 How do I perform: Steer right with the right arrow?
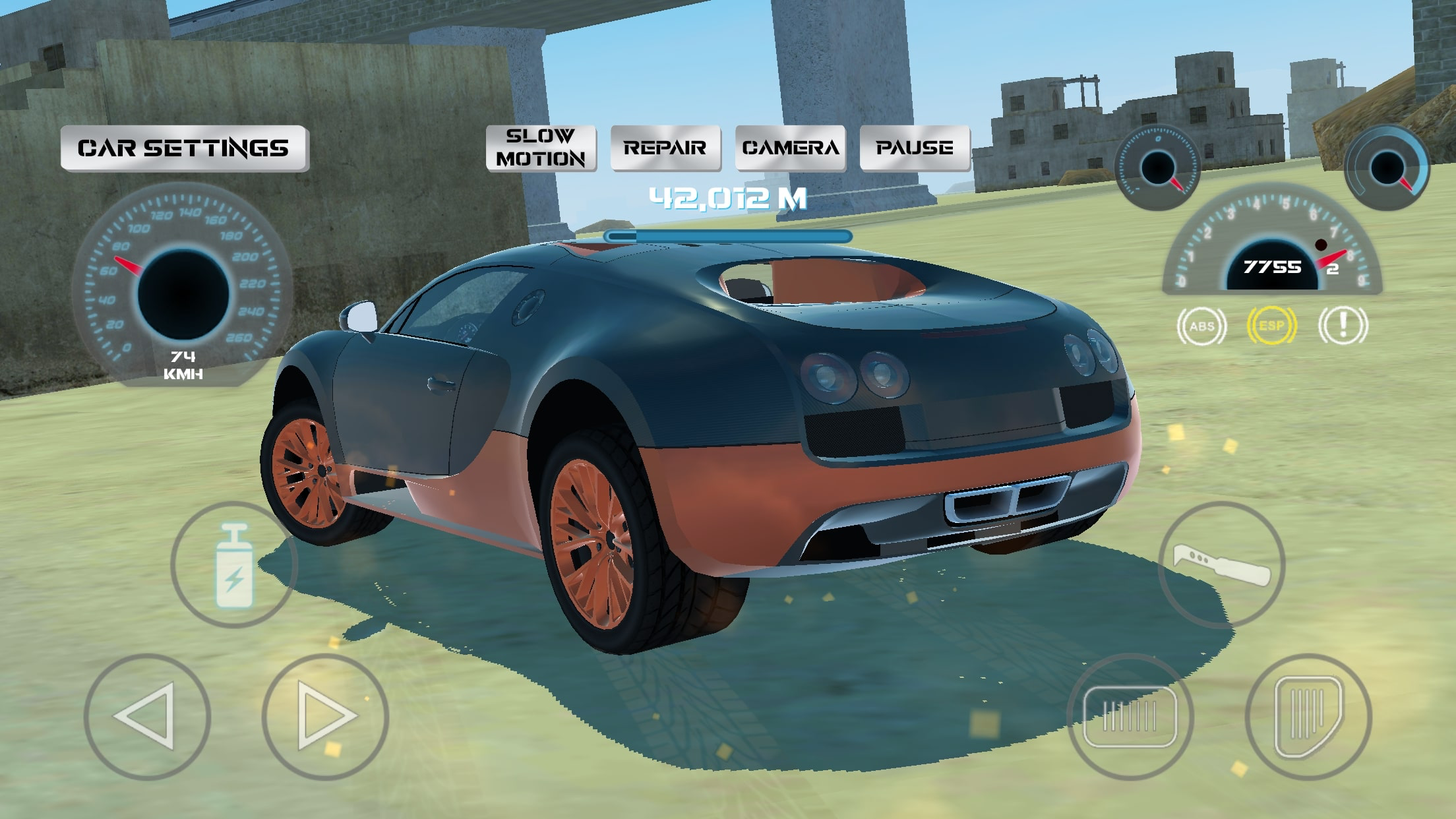coord(325,716)
